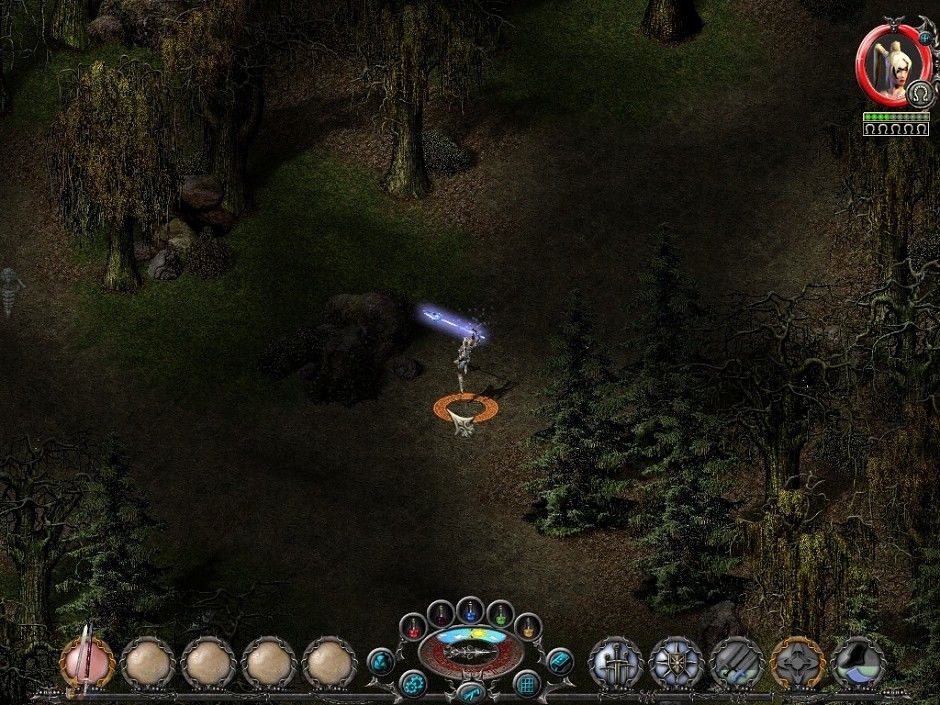Use the green potion
This screenshot has width=940, height=705.
point(499,613)
